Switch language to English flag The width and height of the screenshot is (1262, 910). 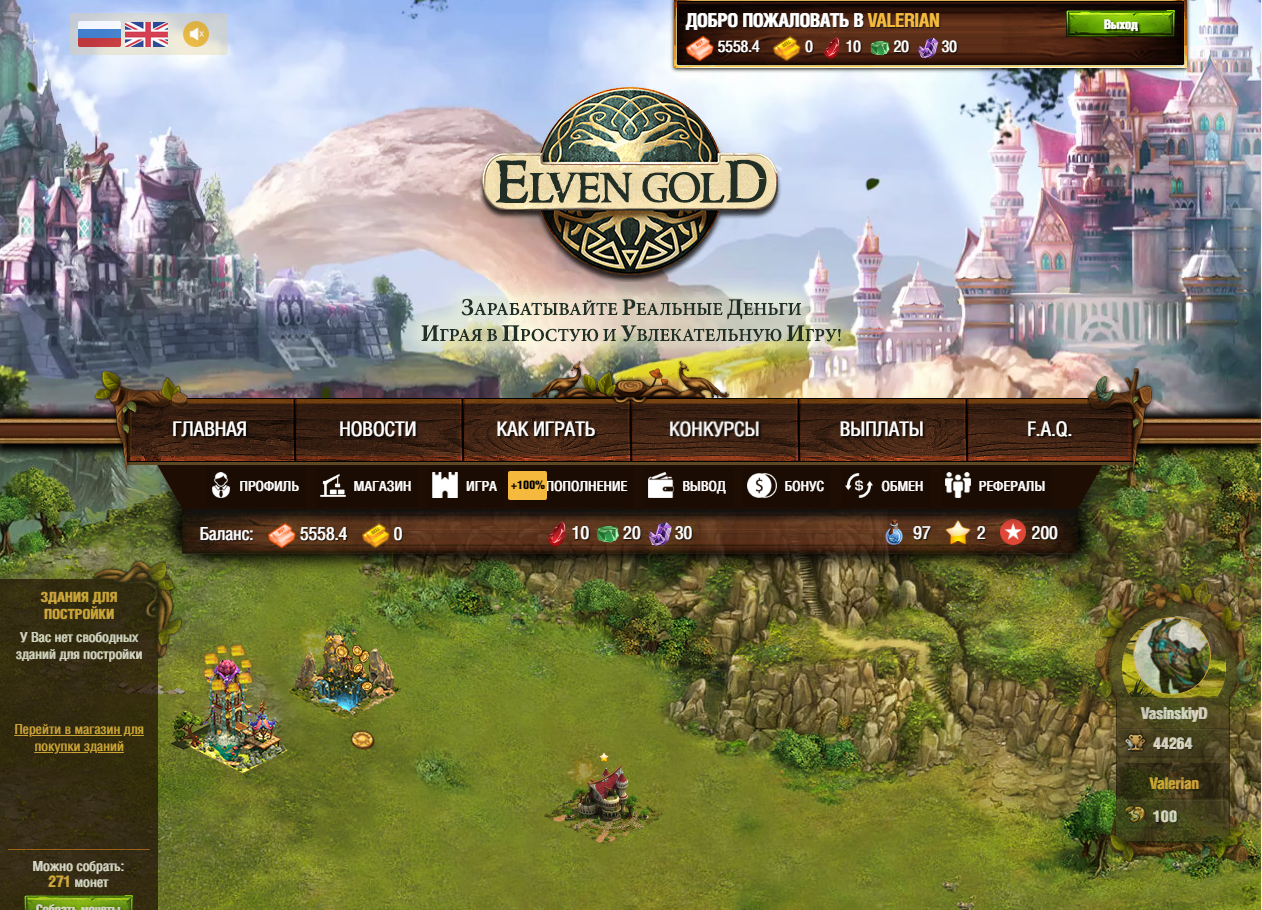[x=146, y=35]
